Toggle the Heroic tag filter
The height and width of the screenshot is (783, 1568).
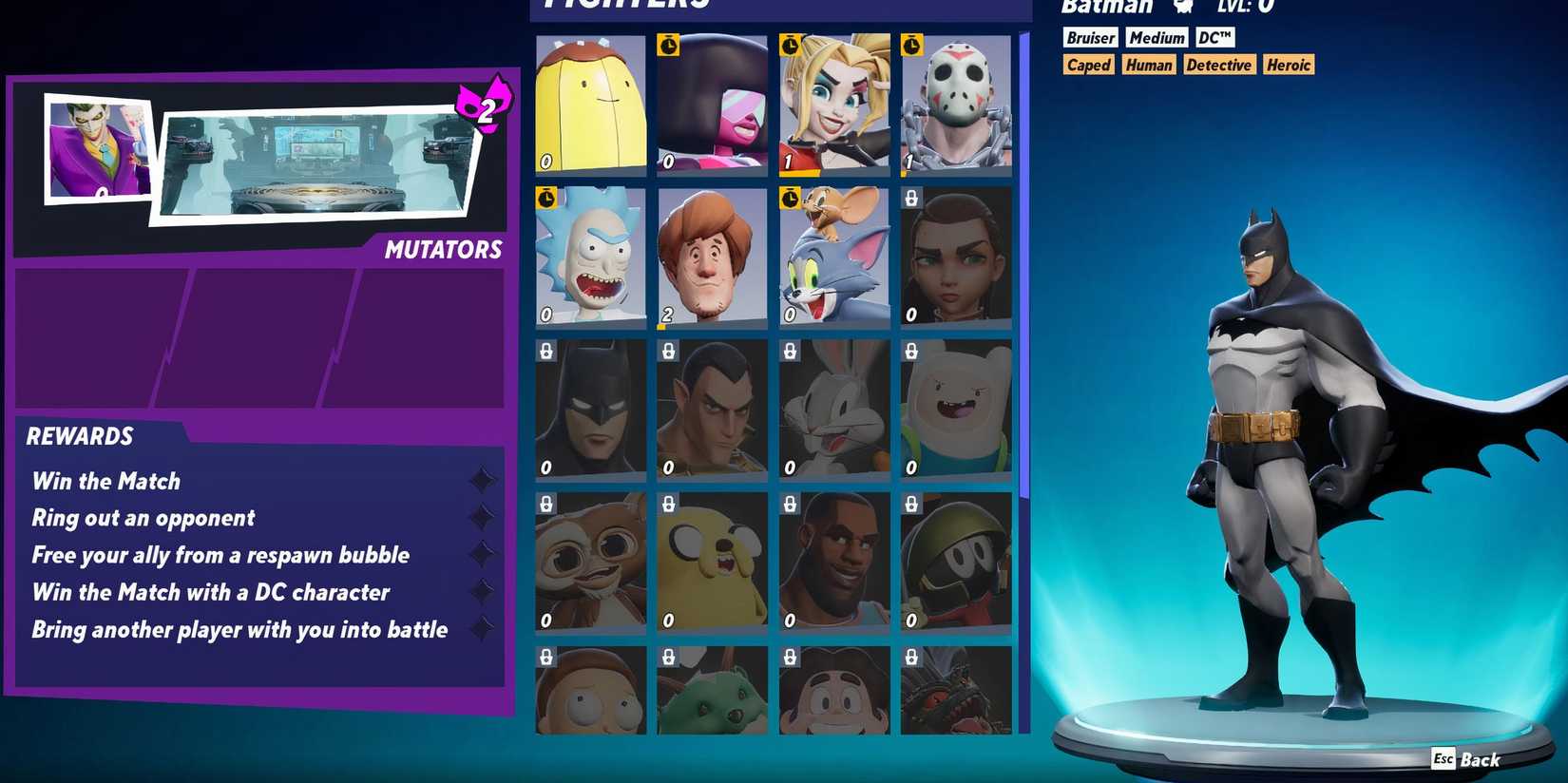coord(1288,65)
